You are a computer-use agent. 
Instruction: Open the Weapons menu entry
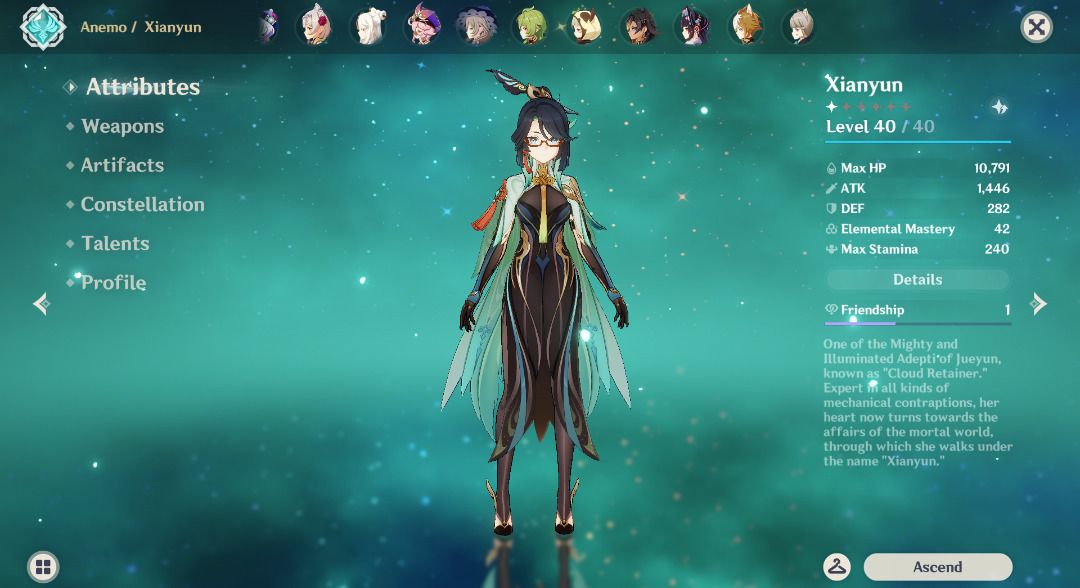(x=122, y=126)
